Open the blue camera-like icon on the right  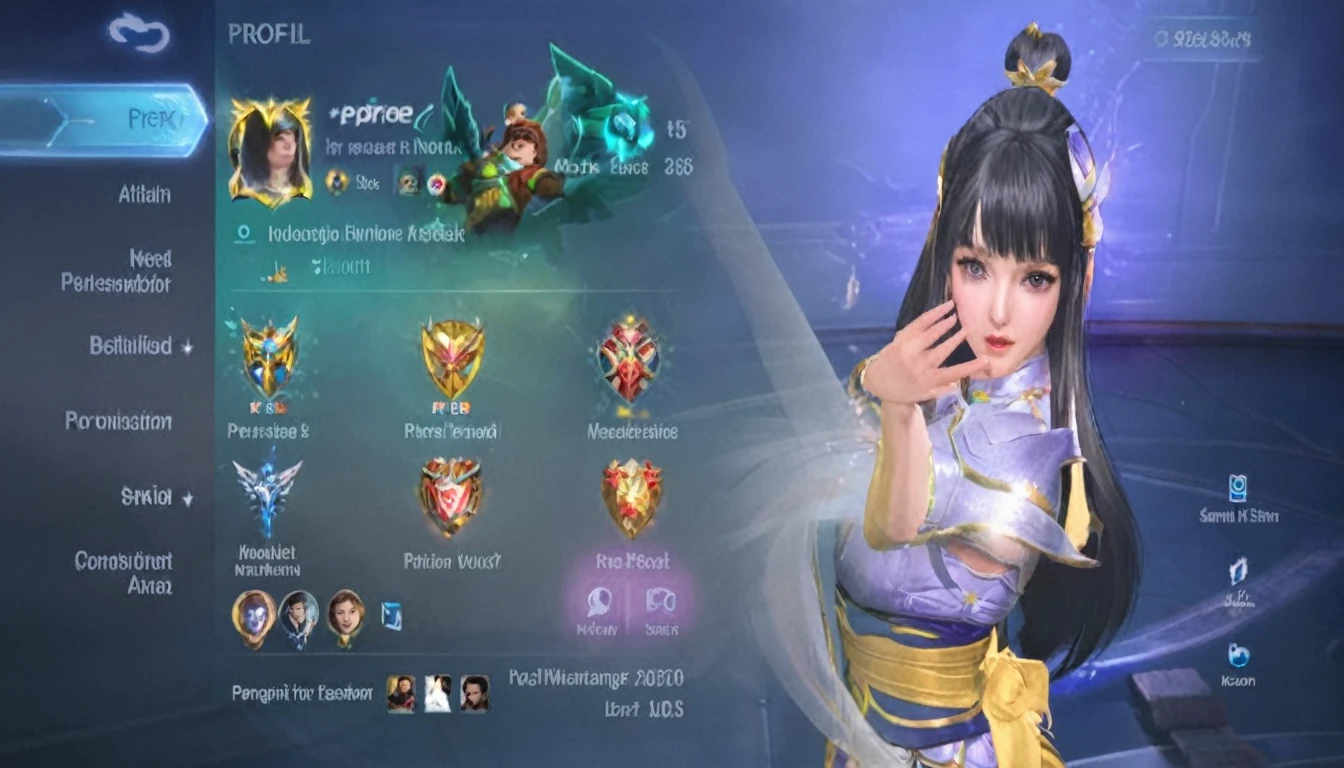pyautogui.click(x=1238, y=489)
